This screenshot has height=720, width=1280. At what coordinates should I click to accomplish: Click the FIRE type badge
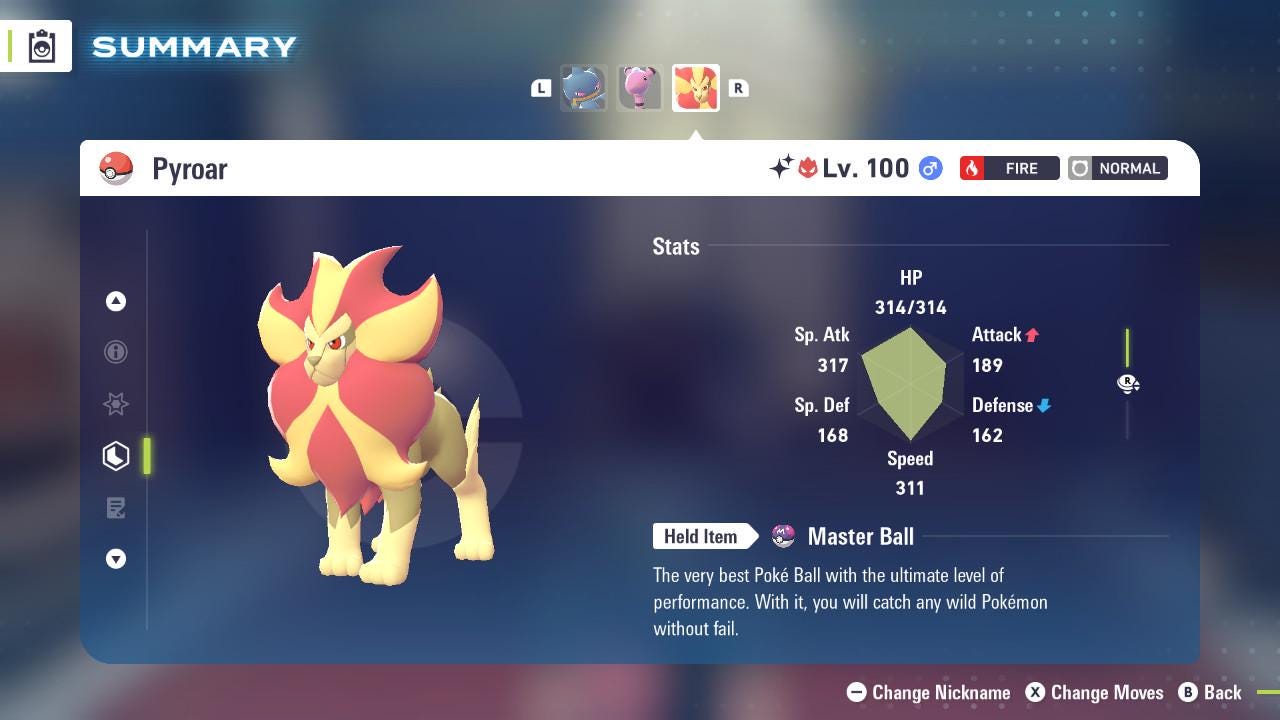[x=1009, y=168]
